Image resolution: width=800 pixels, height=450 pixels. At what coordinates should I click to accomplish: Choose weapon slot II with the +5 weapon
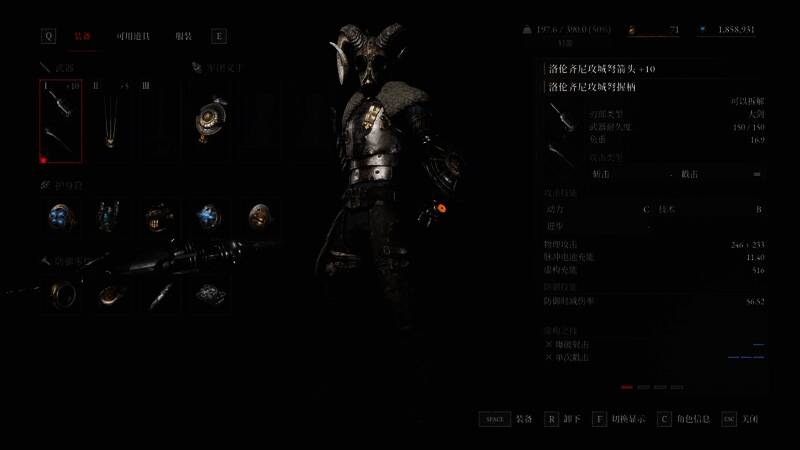click(110, 120)
